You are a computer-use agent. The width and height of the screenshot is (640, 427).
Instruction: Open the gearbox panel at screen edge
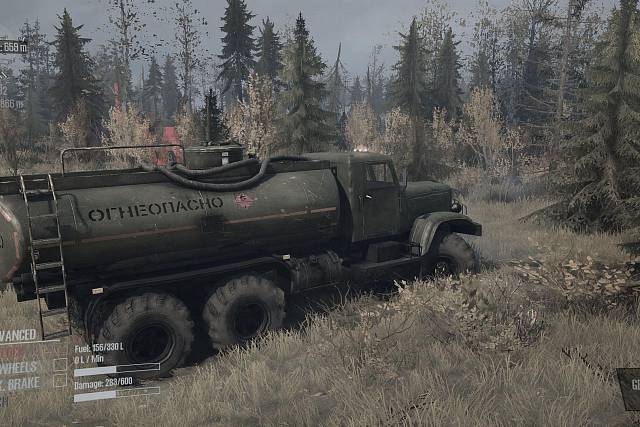[629, 388]
